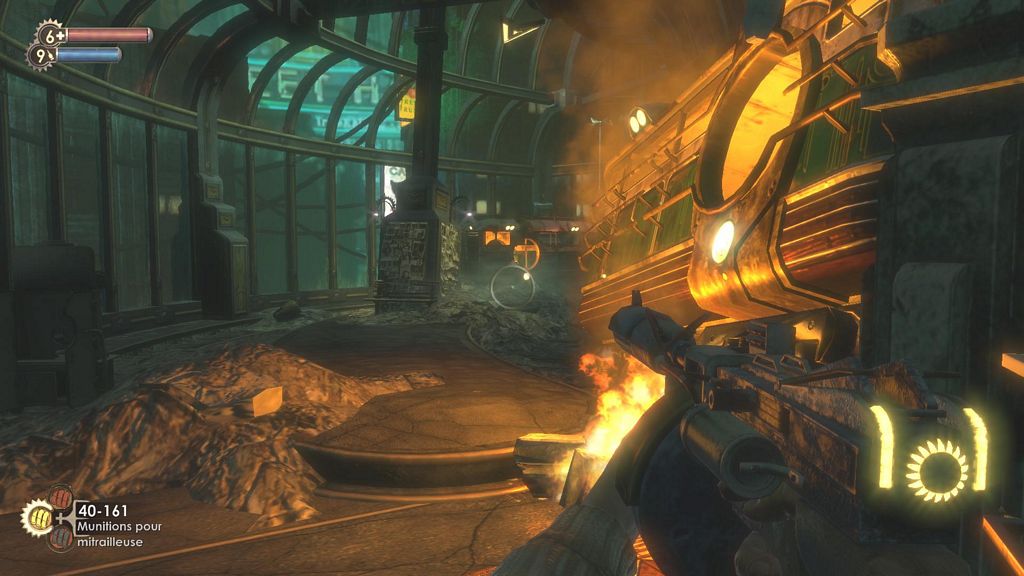Choose the lower dark ammo type icon

point(62,537)
